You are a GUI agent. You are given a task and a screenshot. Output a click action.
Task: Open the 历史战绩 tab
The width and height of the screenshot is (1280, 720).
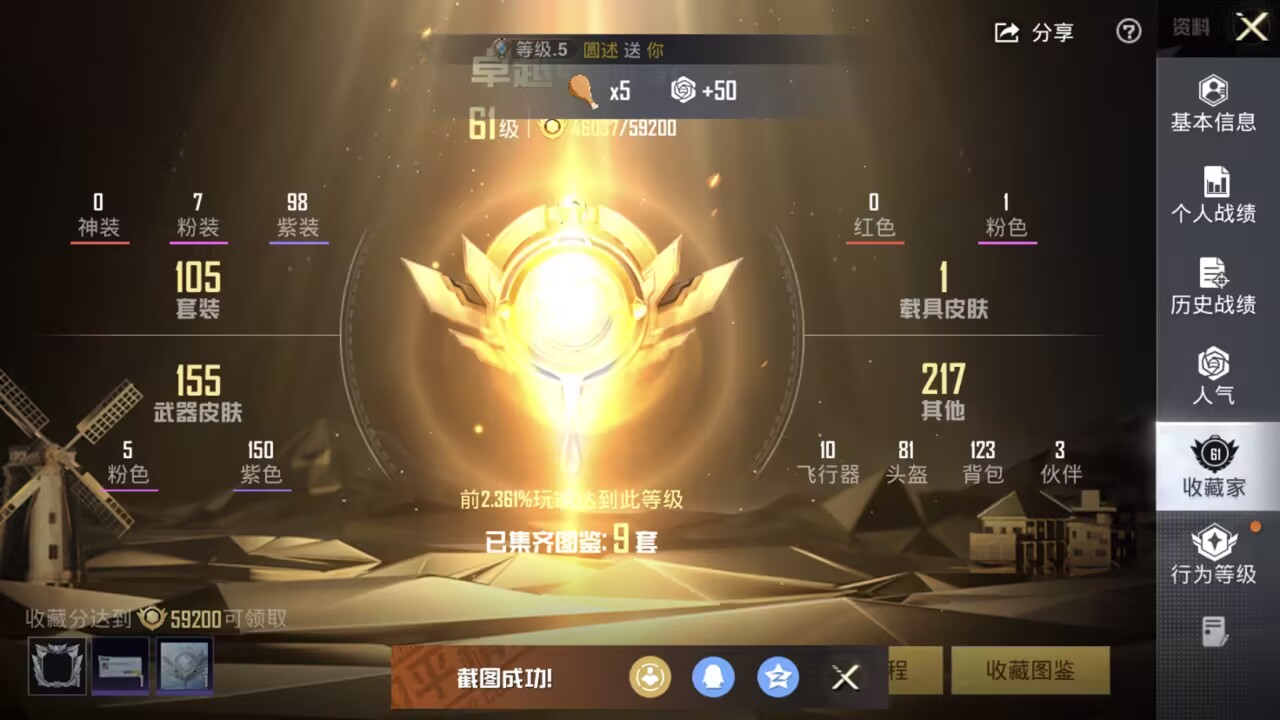[1213, 285]
